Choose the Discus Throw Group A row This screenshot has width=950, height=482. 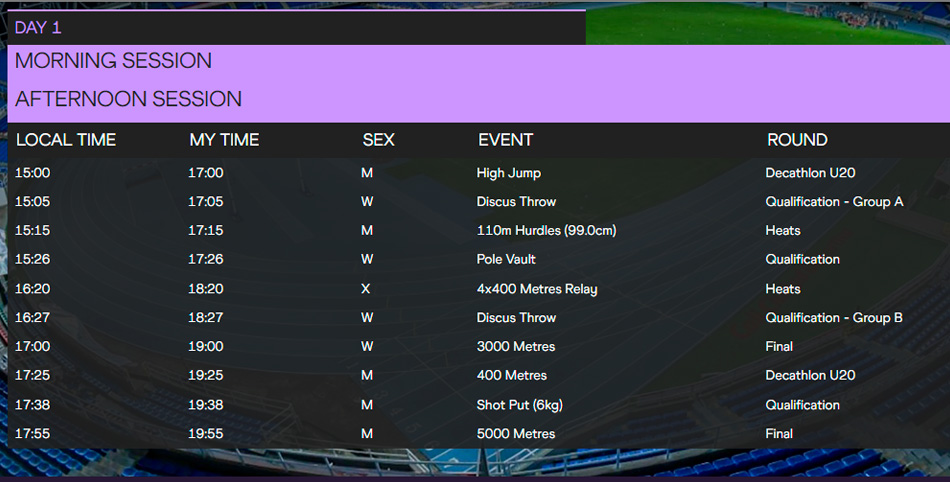[x=516, y=202]
